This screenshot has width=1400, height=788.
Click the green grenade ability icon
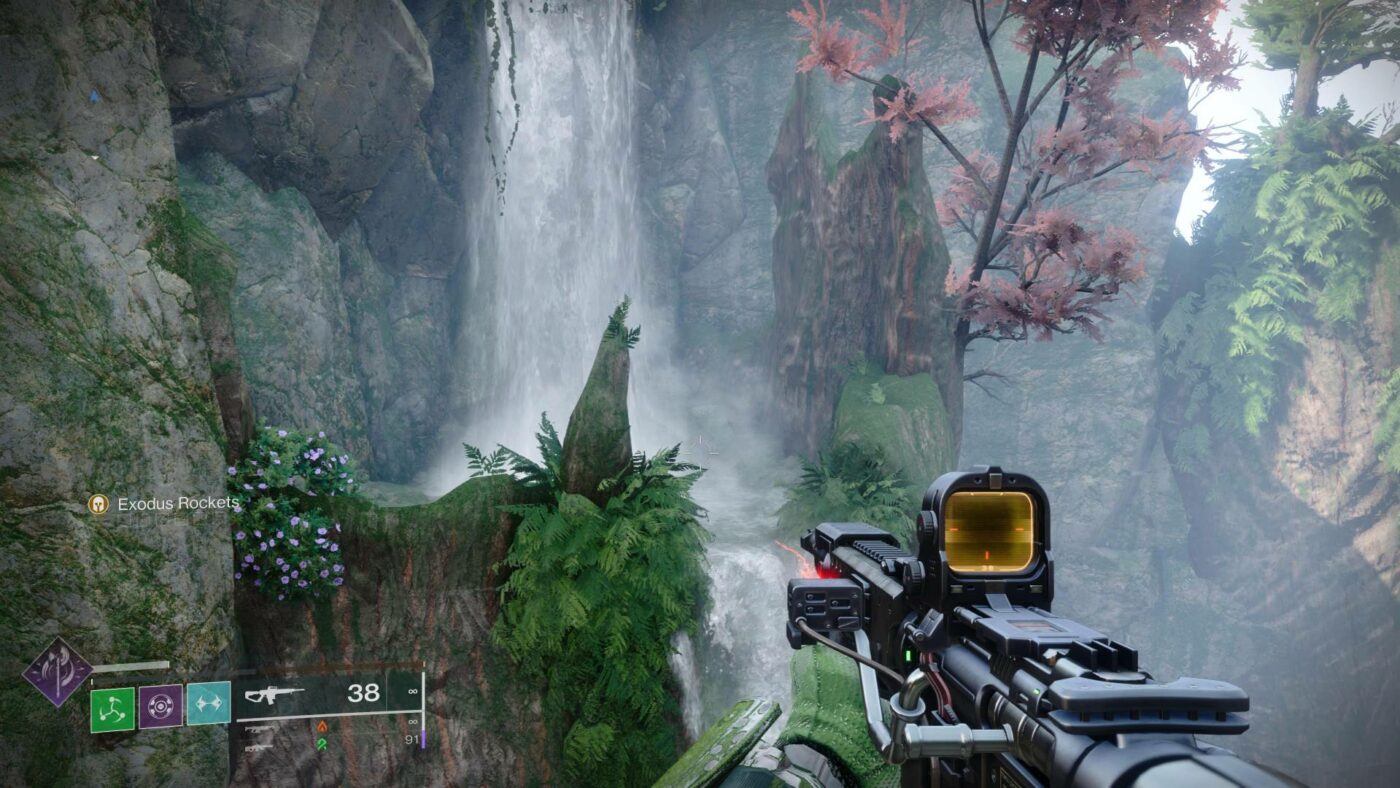point(112,709)
